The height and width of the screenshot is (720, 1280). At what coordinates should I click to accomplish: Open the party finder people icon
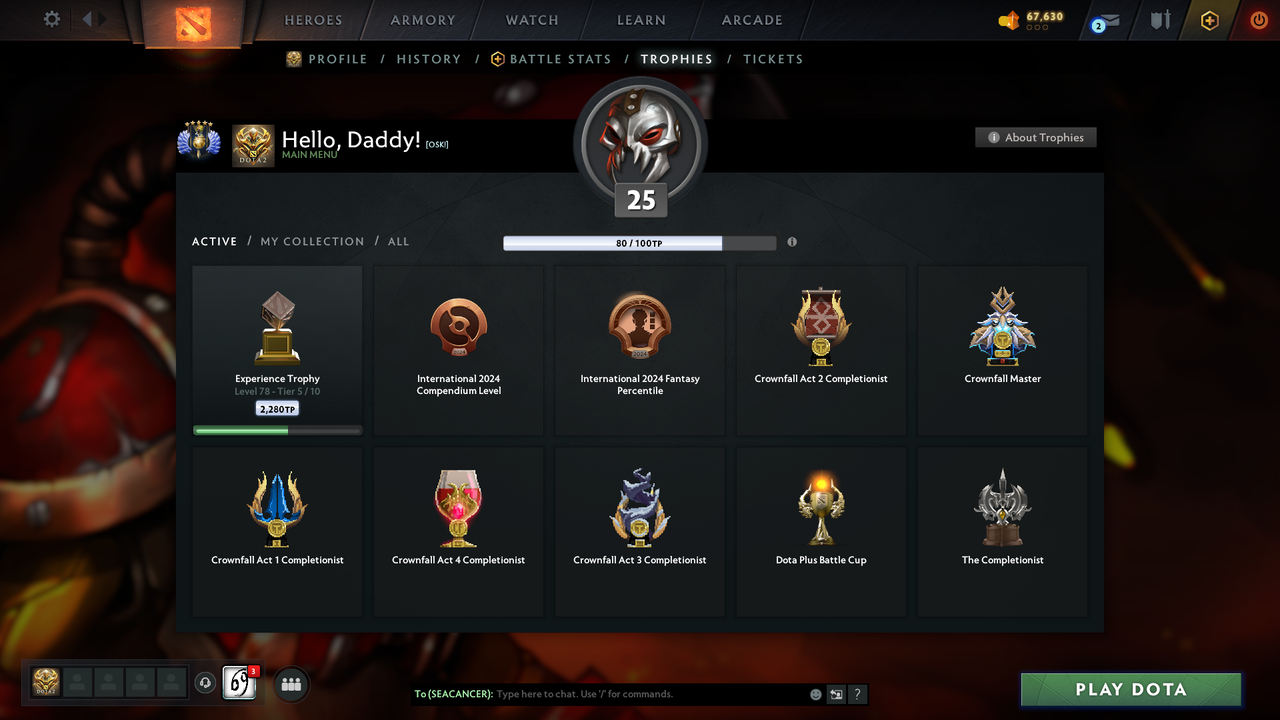point(290,684)
